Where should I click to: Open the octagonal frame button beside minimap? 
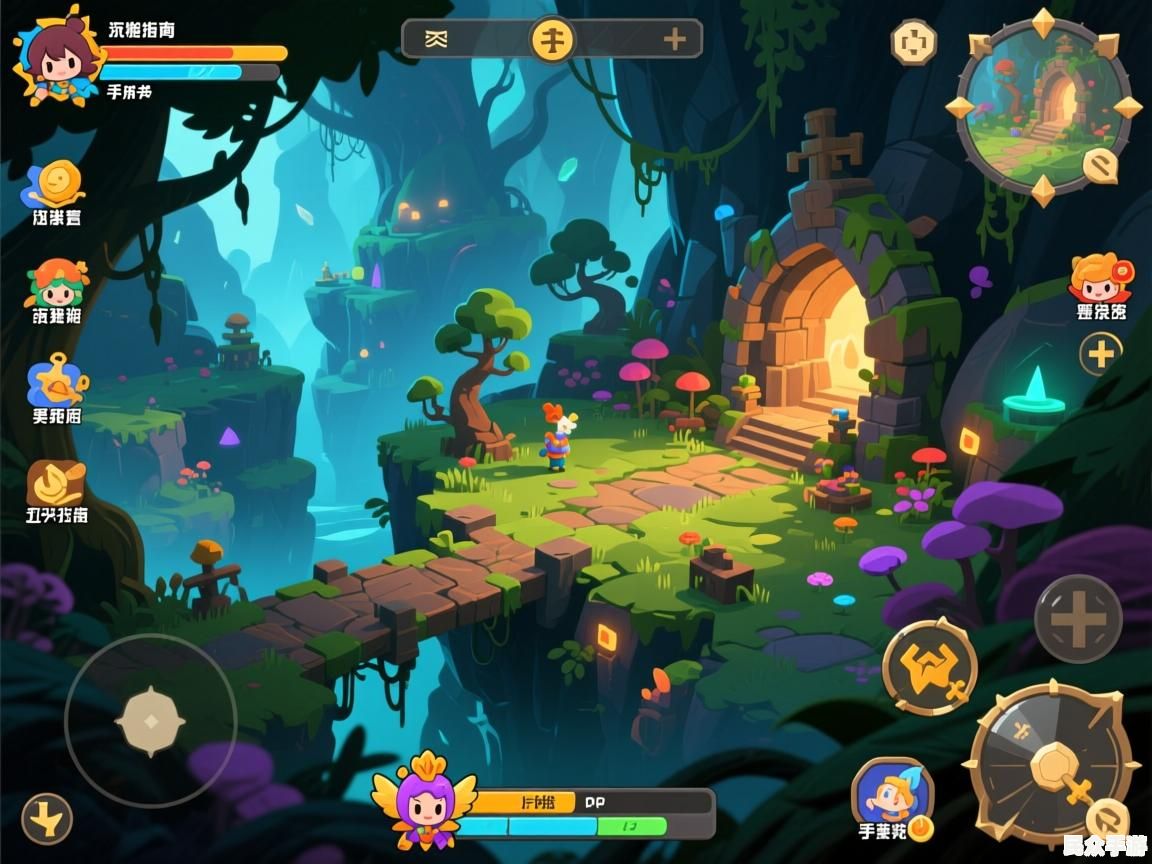(913, 42)
